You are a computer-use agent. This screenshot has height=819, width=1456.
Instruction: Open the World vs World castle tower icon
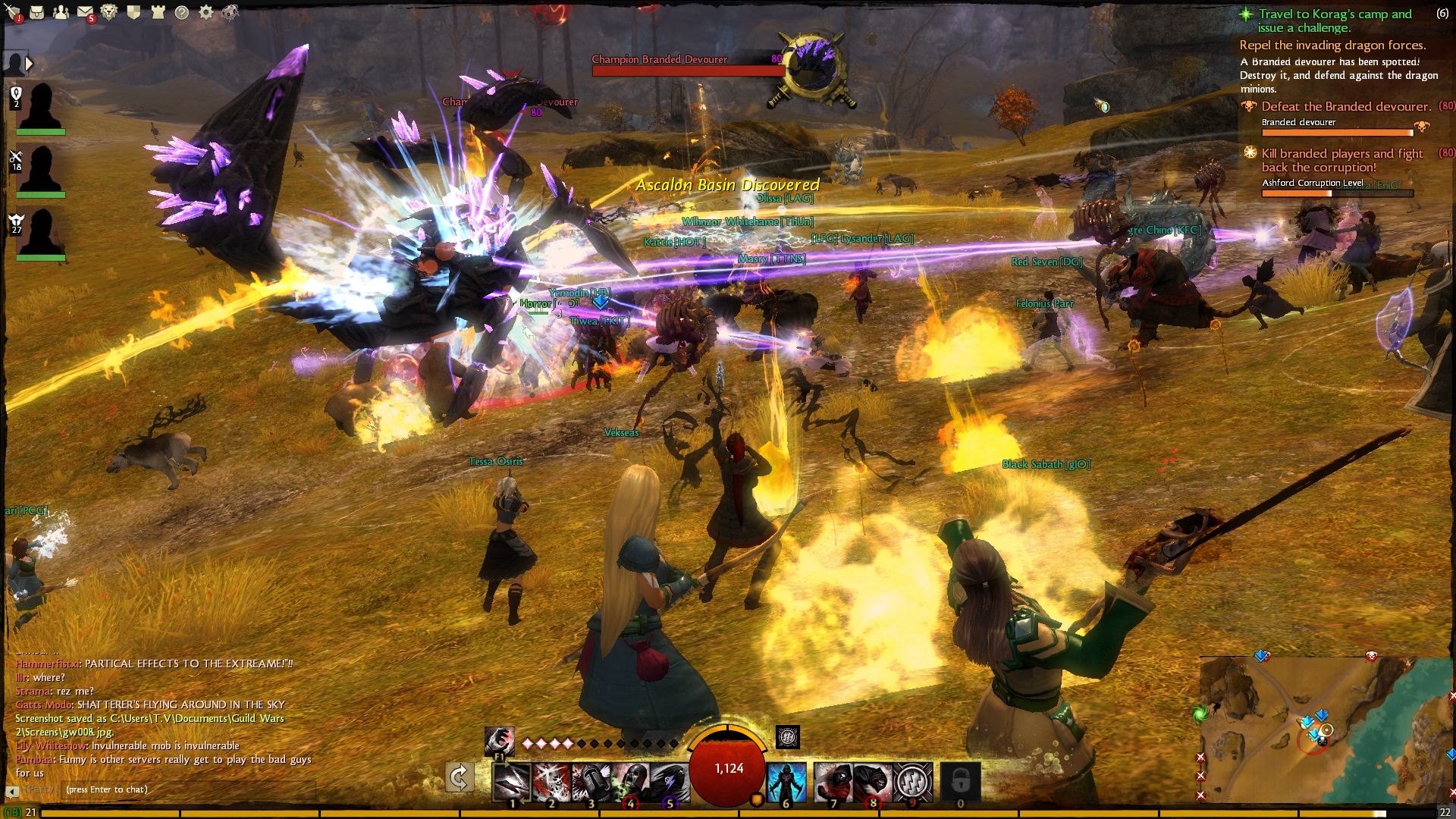coord(158,12)
